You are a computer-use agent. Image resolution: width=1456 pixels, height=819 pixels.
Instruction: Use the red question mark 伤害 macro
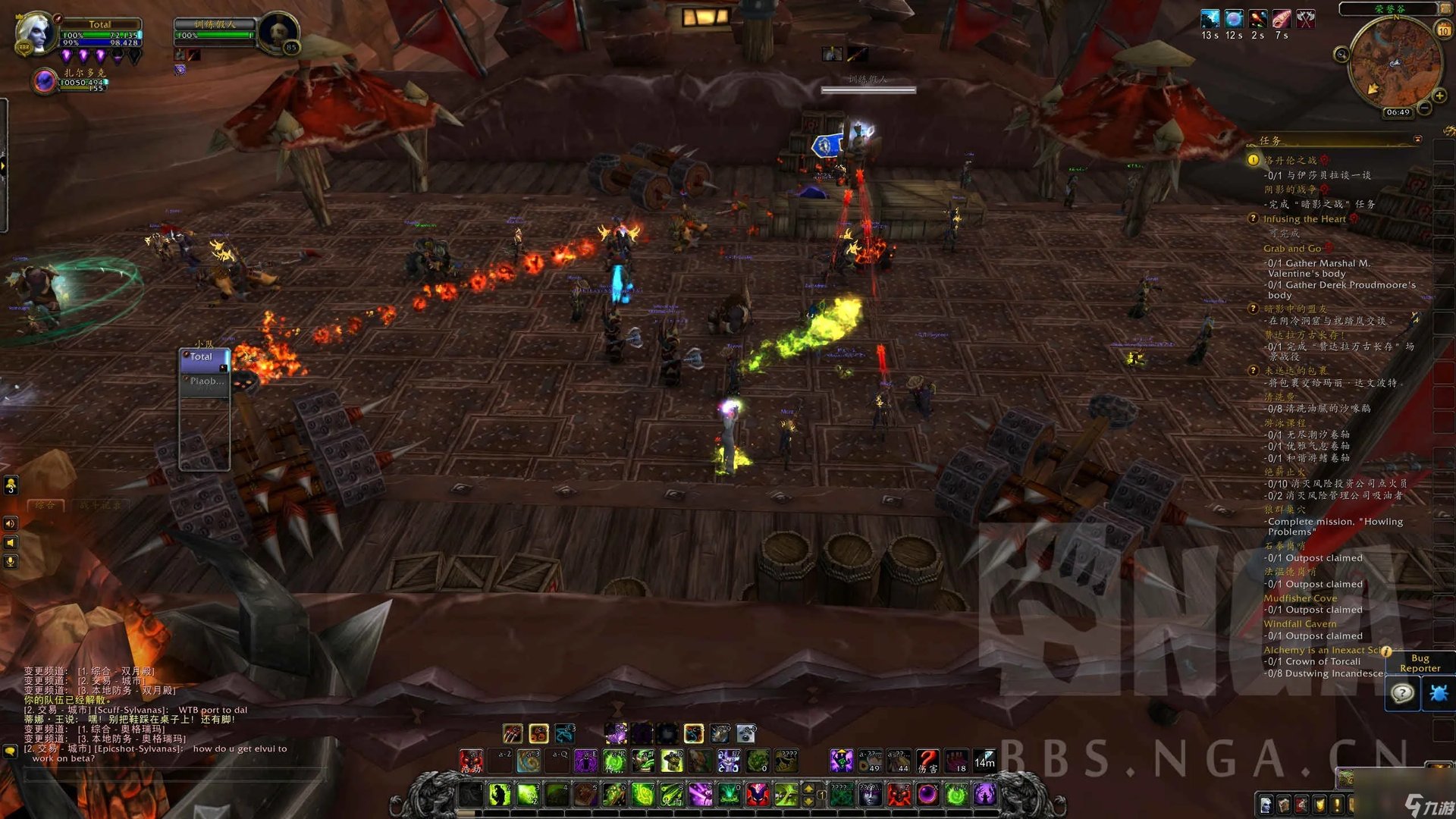(x=927, y=761)
